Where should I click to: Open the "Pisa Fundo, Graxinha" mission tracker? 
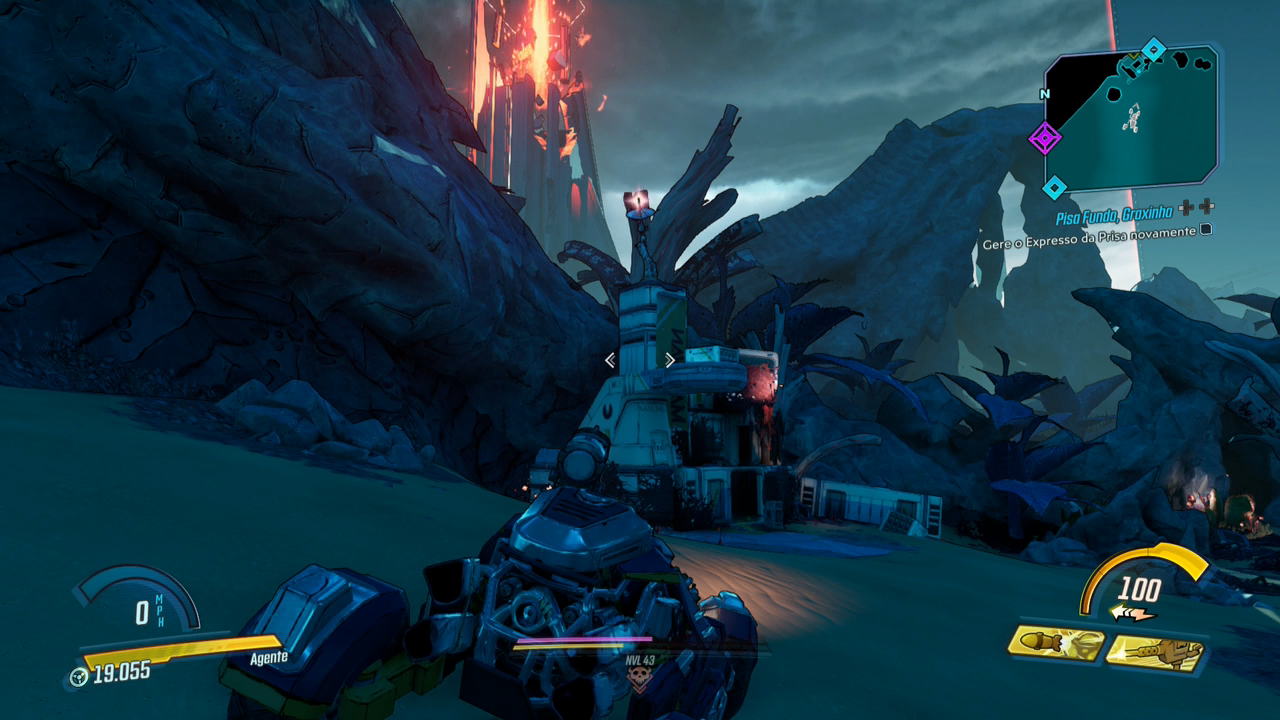tap(1115, 215)
